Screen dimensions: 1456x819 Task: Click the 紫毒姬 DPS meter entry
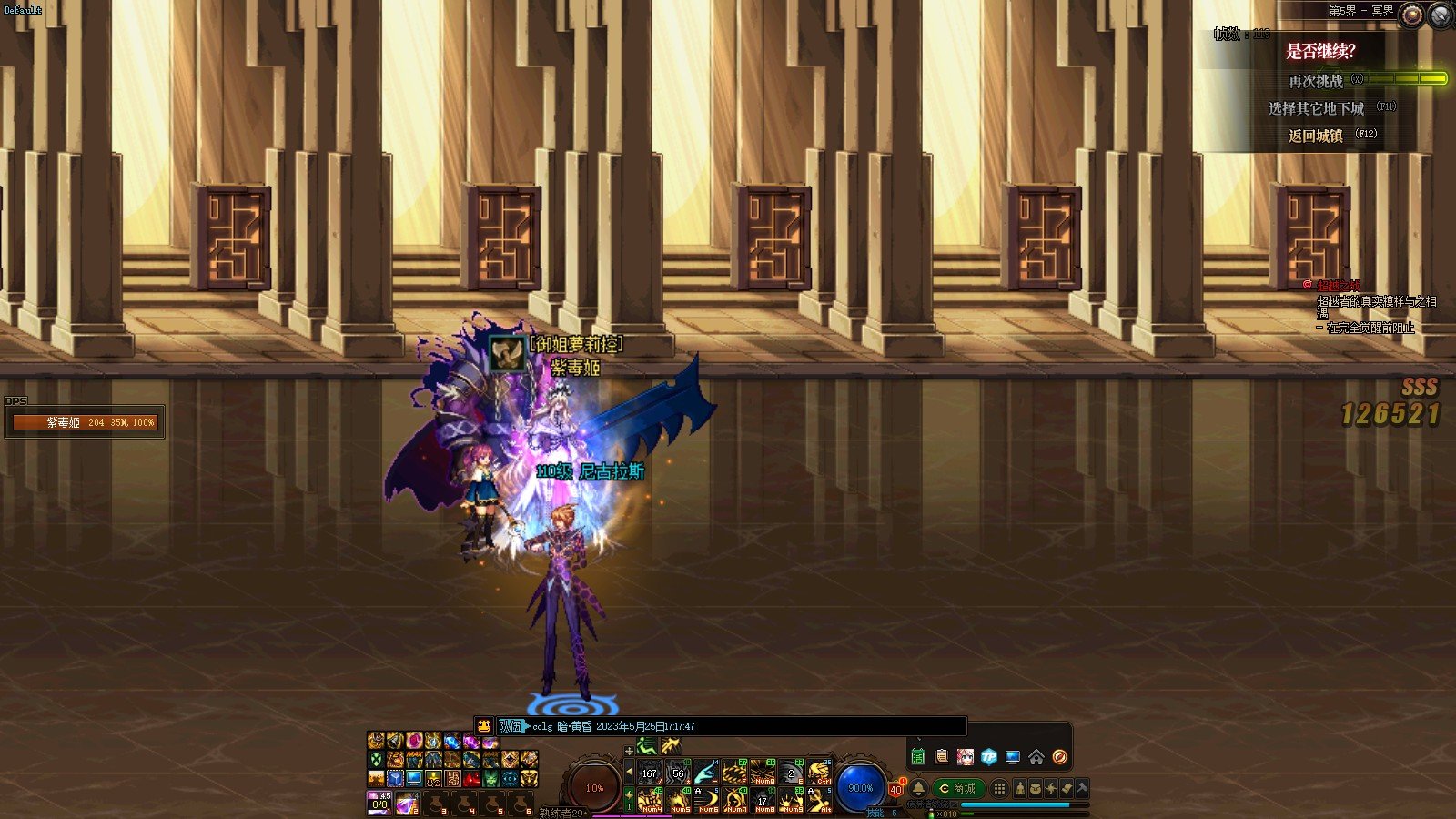(x=85, y=422)
